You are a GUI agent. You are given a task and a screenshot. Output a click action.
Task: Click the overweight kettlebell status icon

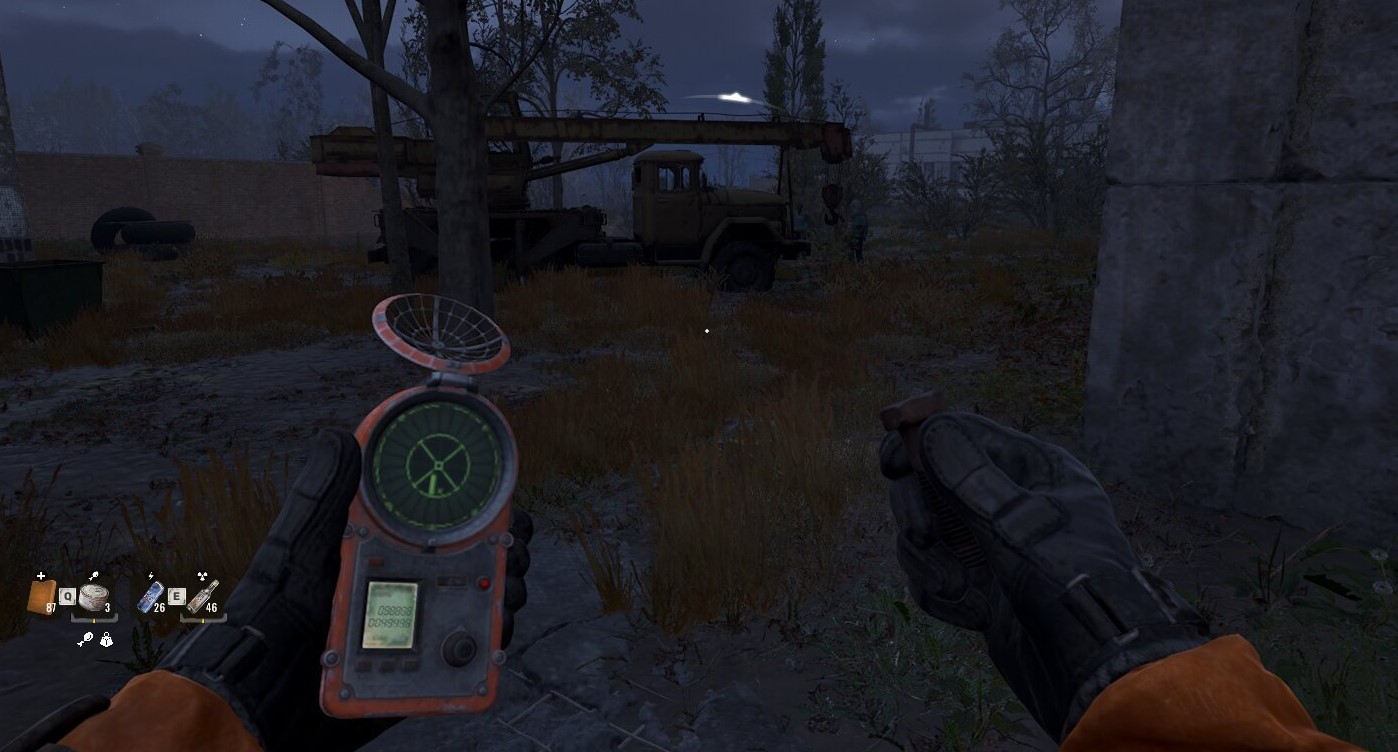(x=106, y=640)
